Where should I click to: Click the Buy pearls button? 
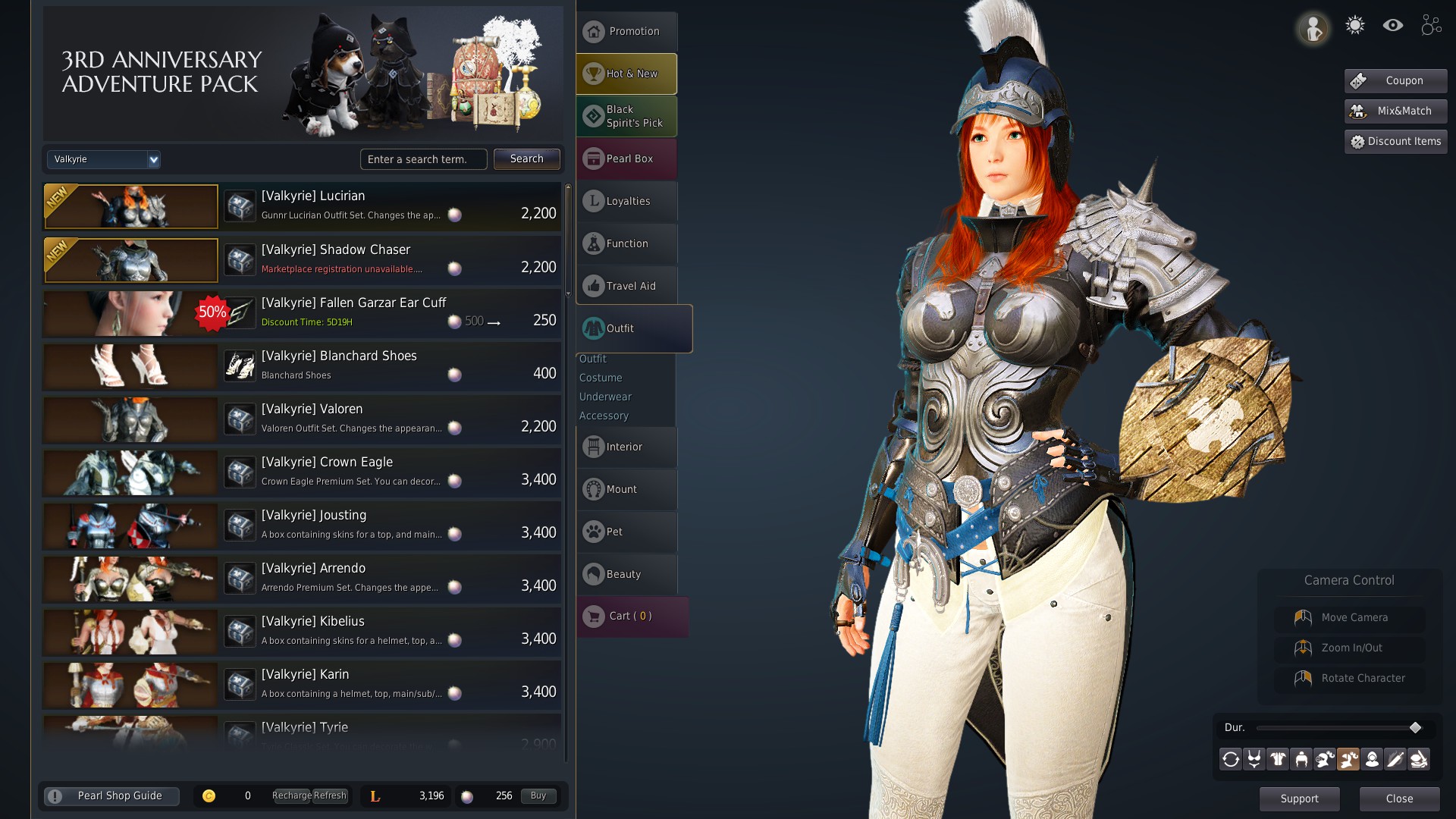pos(538,796)
